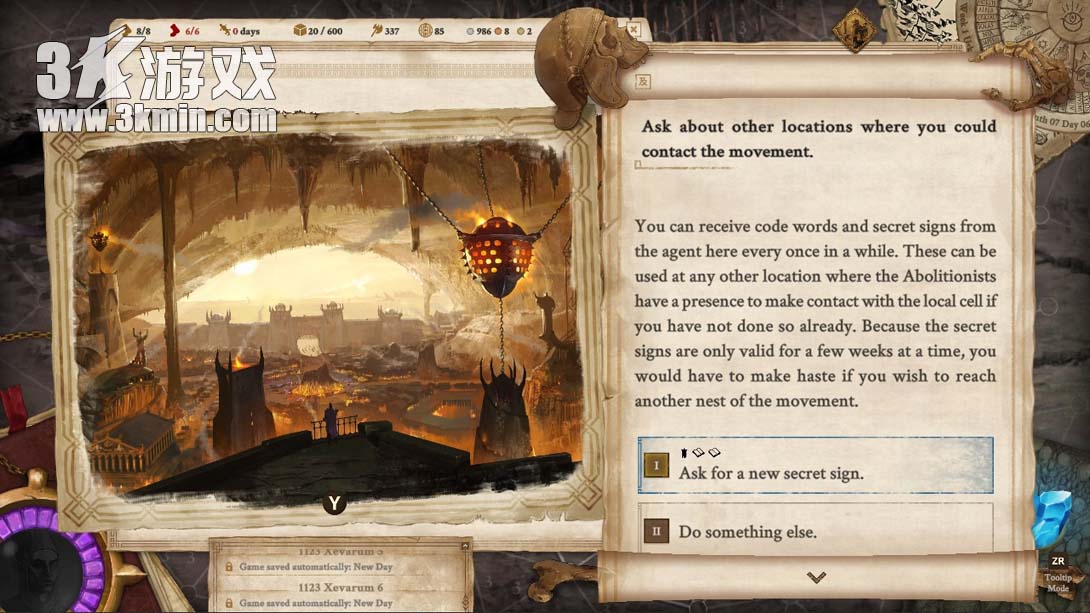Close the top panel with the X button
This screenshot has height=613, width=1090.
(x=631, y=30)
